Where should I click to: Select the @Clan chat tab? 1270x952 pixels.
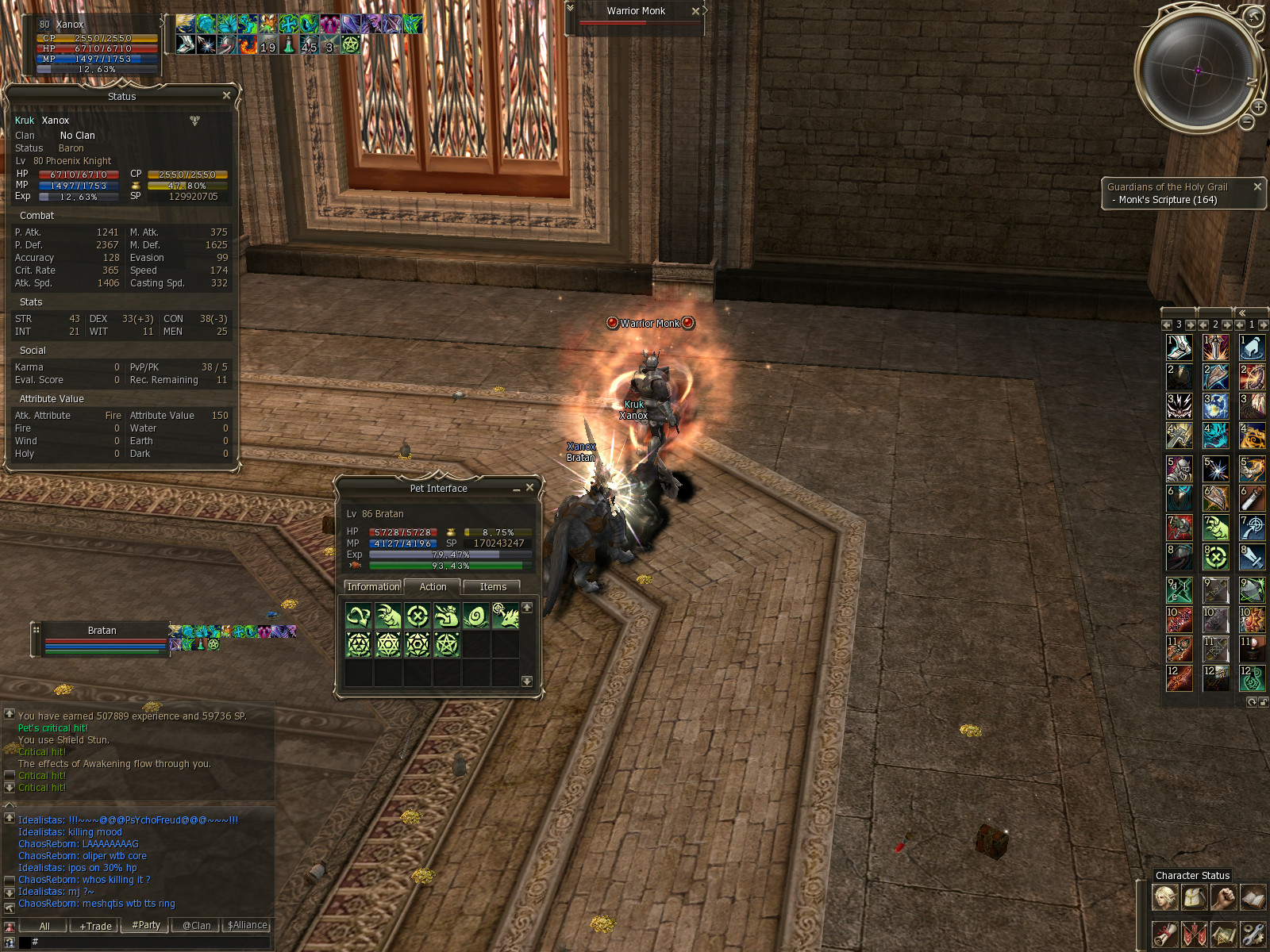click(x=196, y=926)
